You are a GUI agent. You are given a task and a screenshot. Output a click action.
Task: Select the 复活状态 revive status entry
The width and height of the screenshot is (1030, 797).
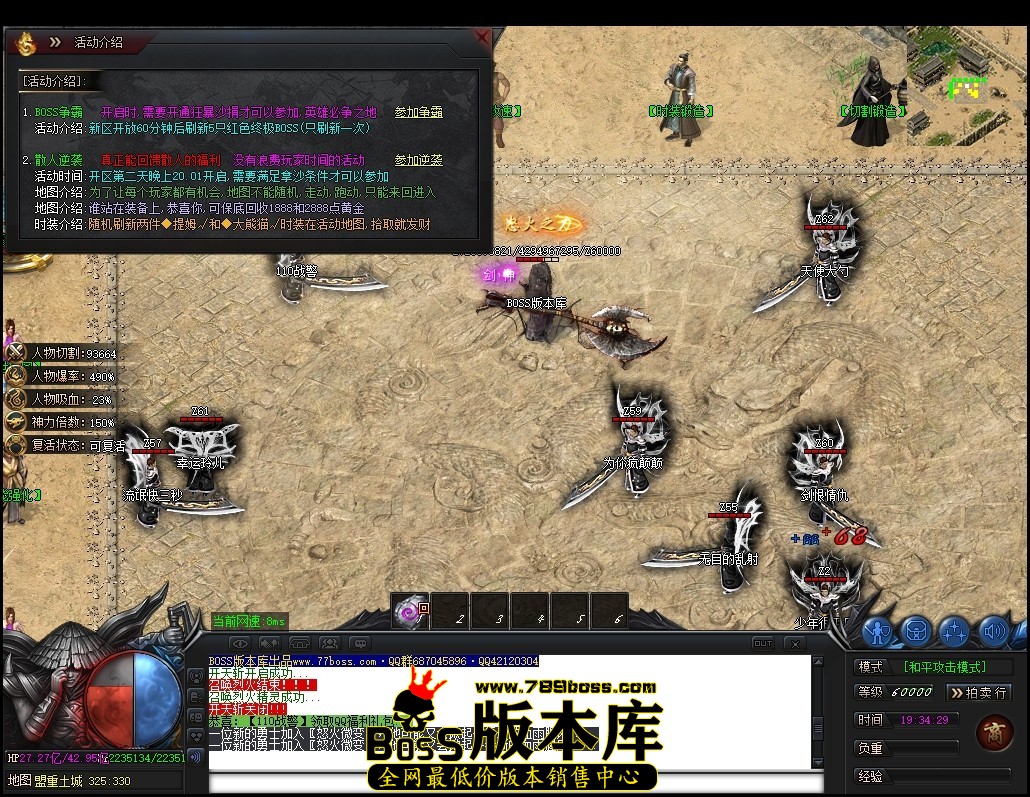(62, 446)
